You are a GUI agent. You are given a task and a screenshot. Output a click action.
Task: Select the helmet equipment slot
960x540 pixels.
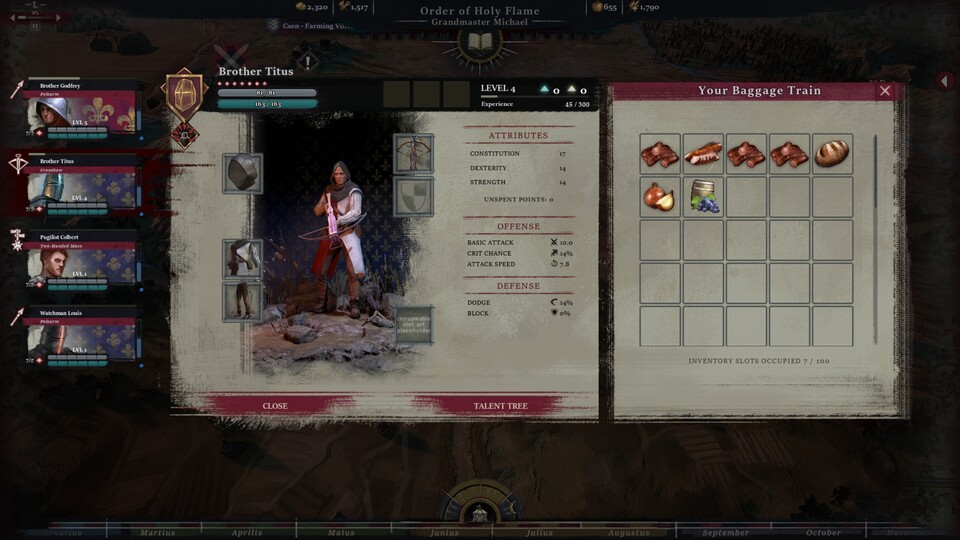[x=242, y=173]
